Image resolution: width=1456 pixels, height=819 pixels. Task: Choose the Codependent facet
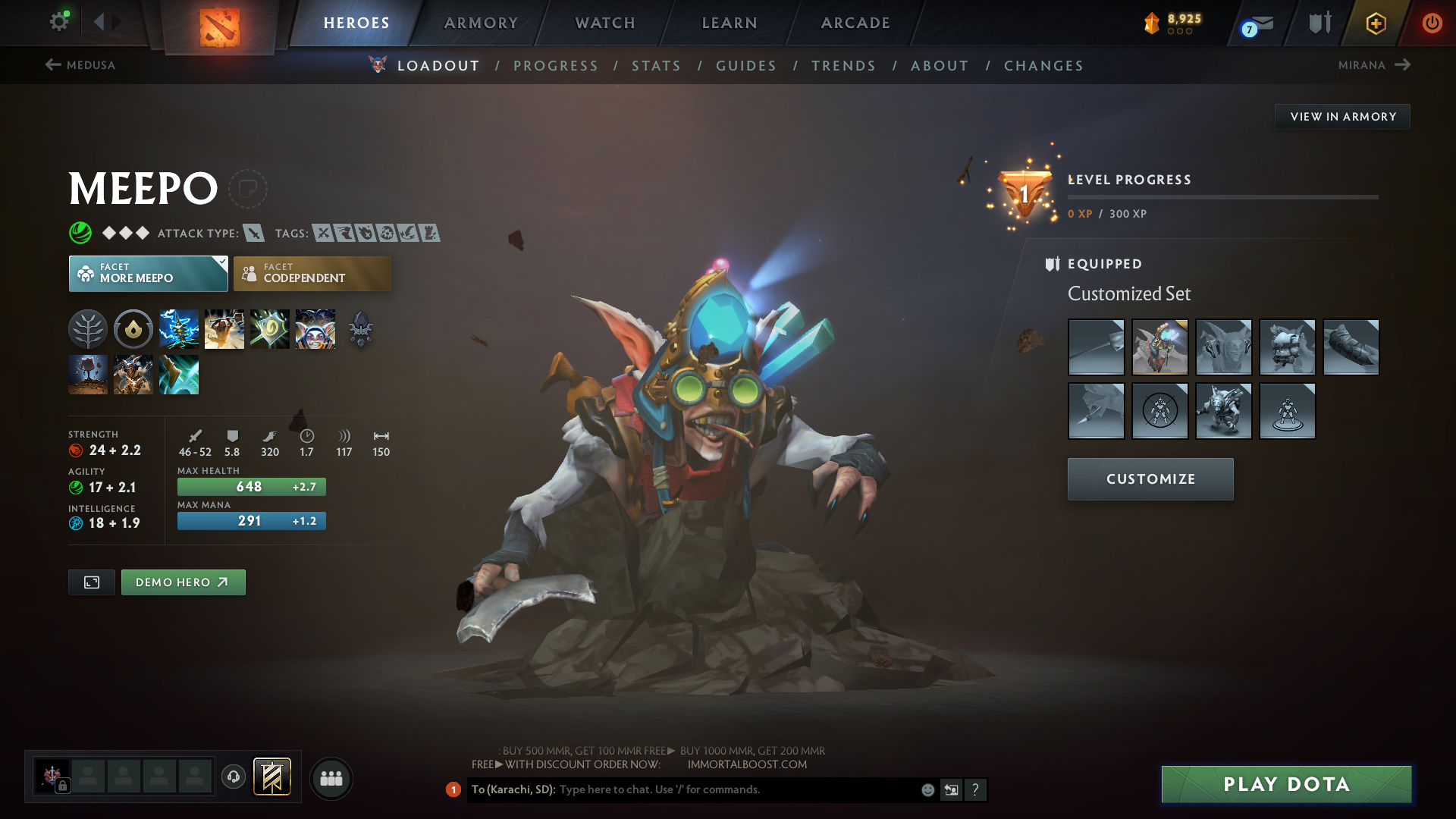click(x=312, y=274)
